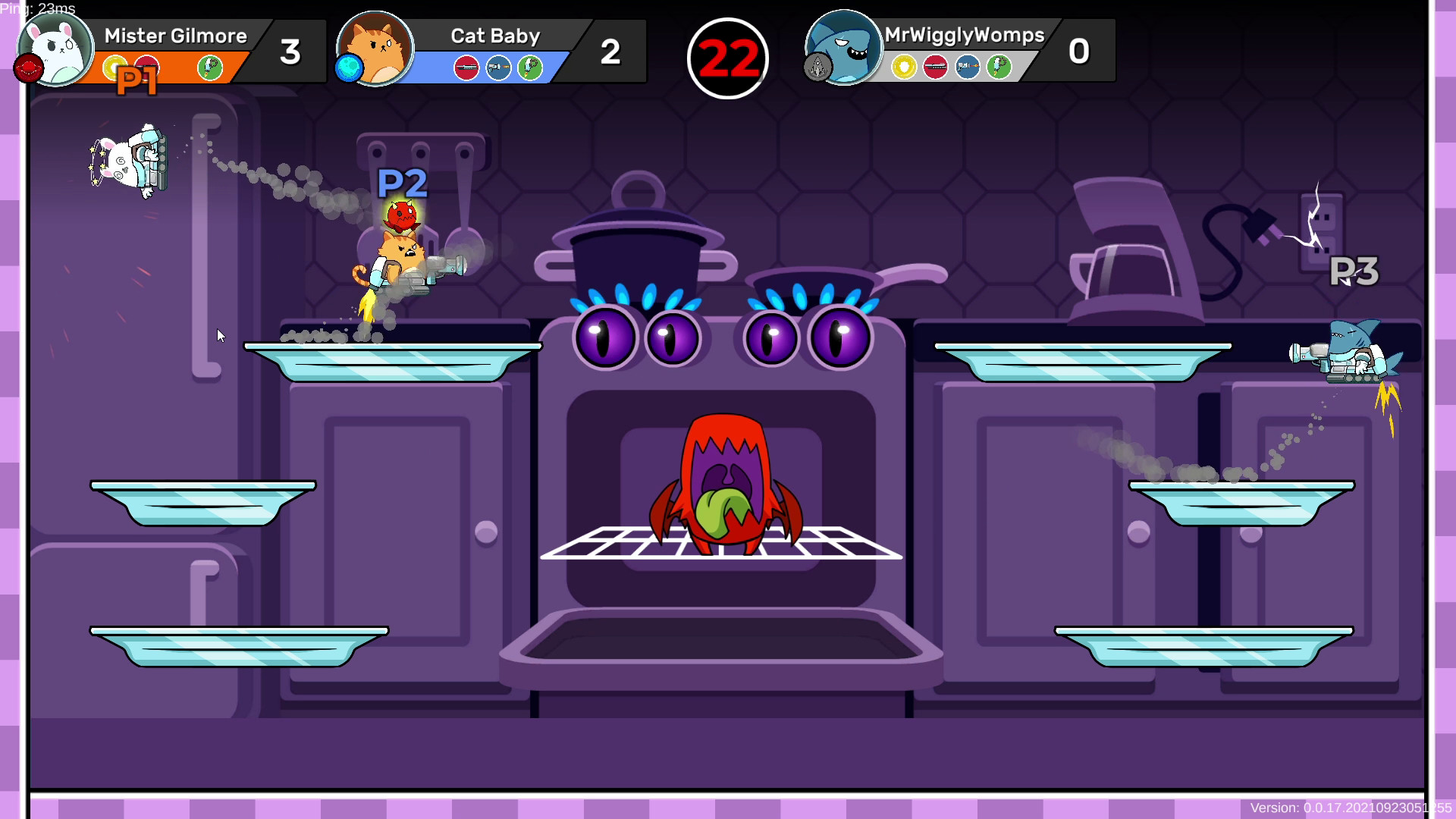Click the Ping: 23ms indicator

point(38,9)
